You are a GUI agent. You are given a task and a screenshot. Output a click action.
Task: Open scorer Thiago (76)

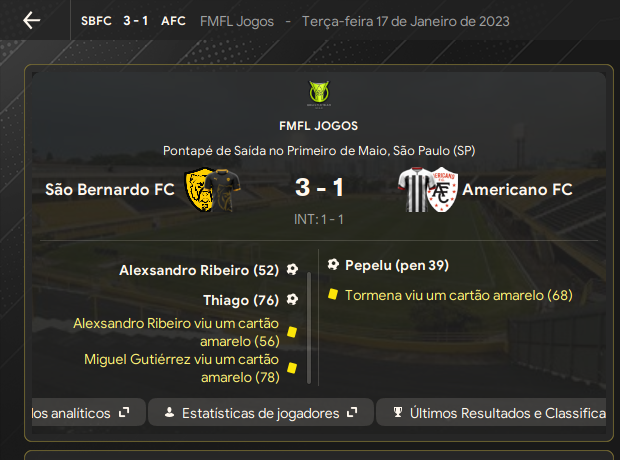(240, 300)
